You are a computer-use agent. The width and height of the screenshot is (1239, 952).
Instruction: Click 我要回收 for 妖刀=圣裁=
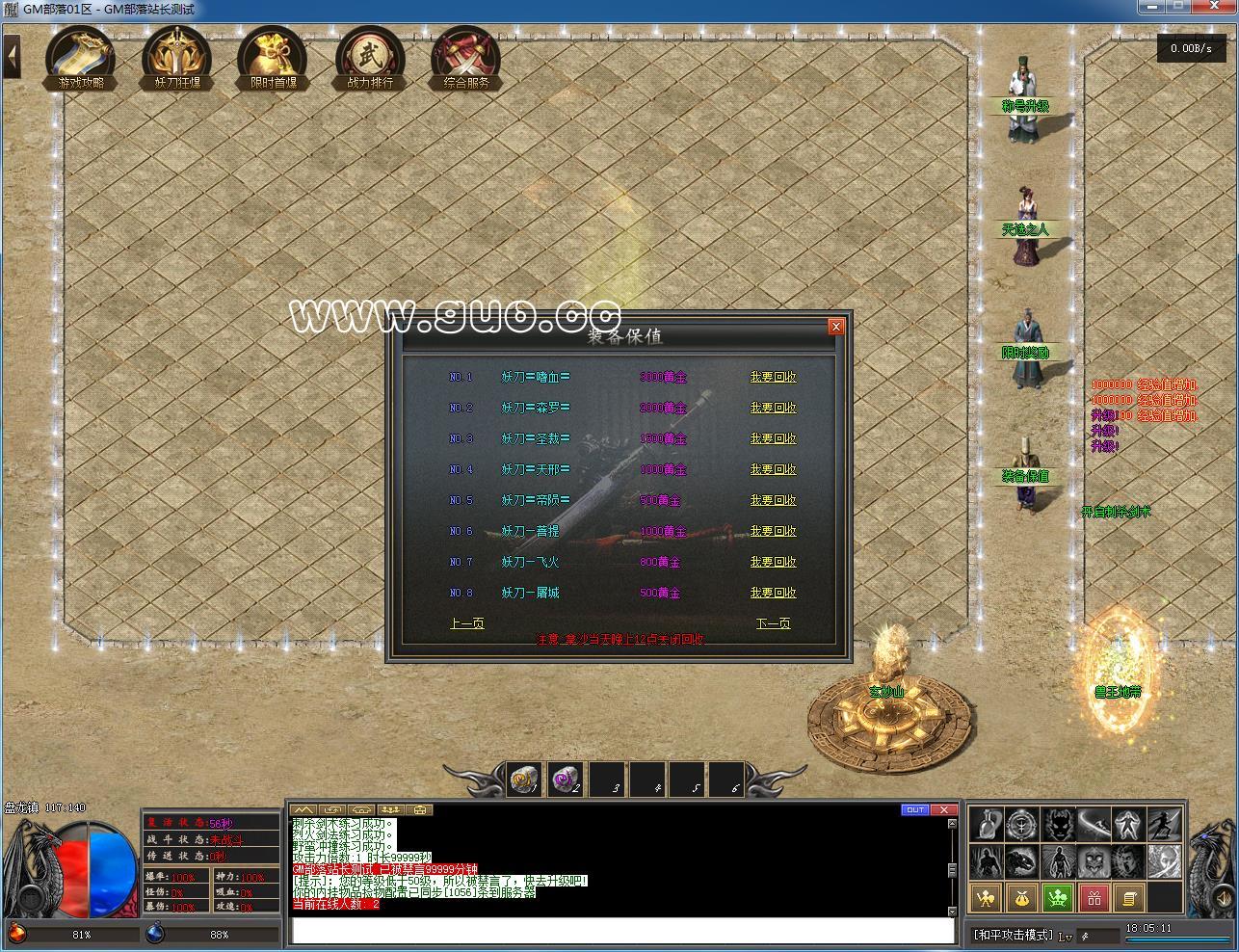pyautogui.click(x=773, y=438)
